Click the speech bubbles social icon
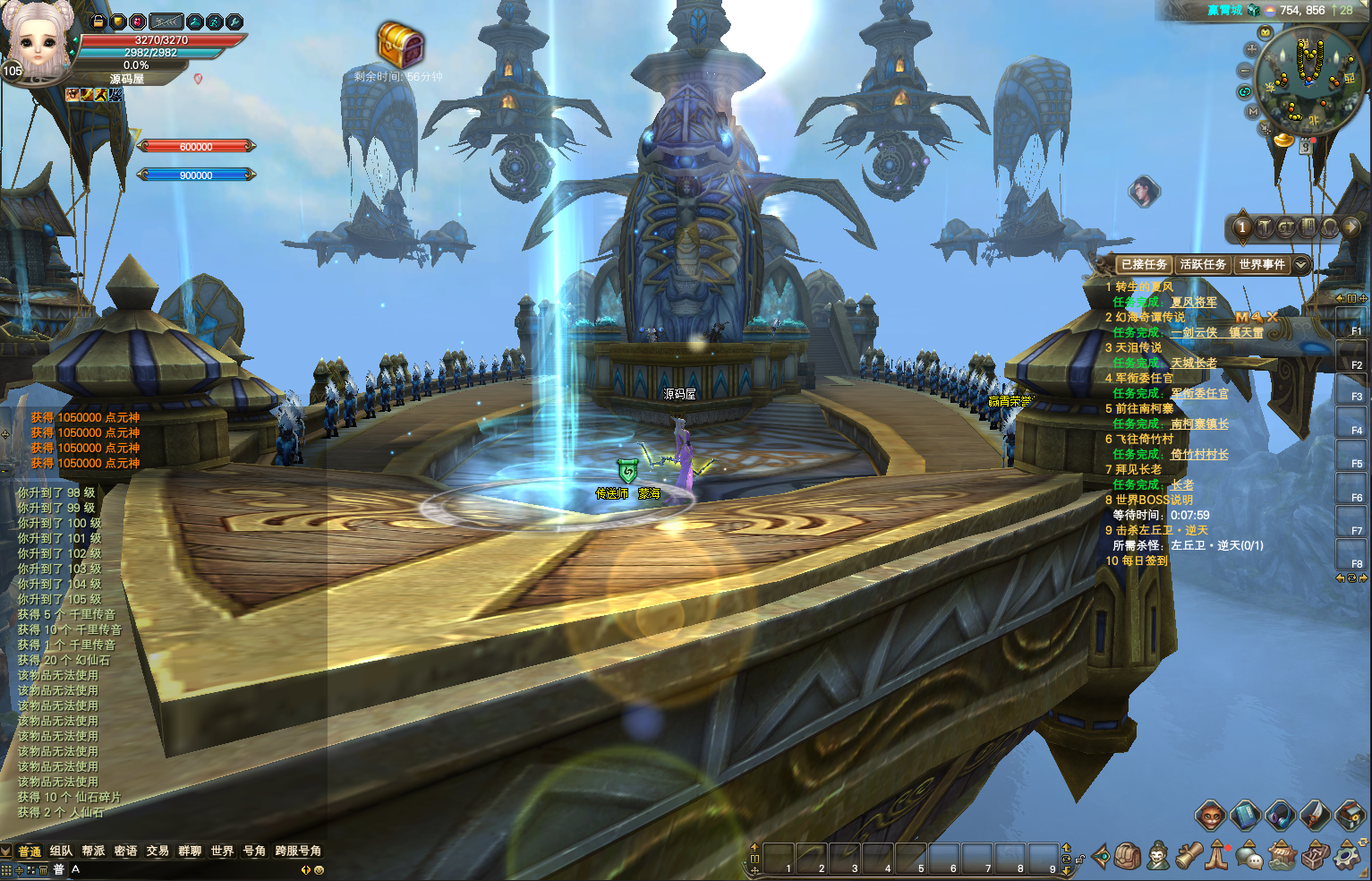 coord(1248,856)
